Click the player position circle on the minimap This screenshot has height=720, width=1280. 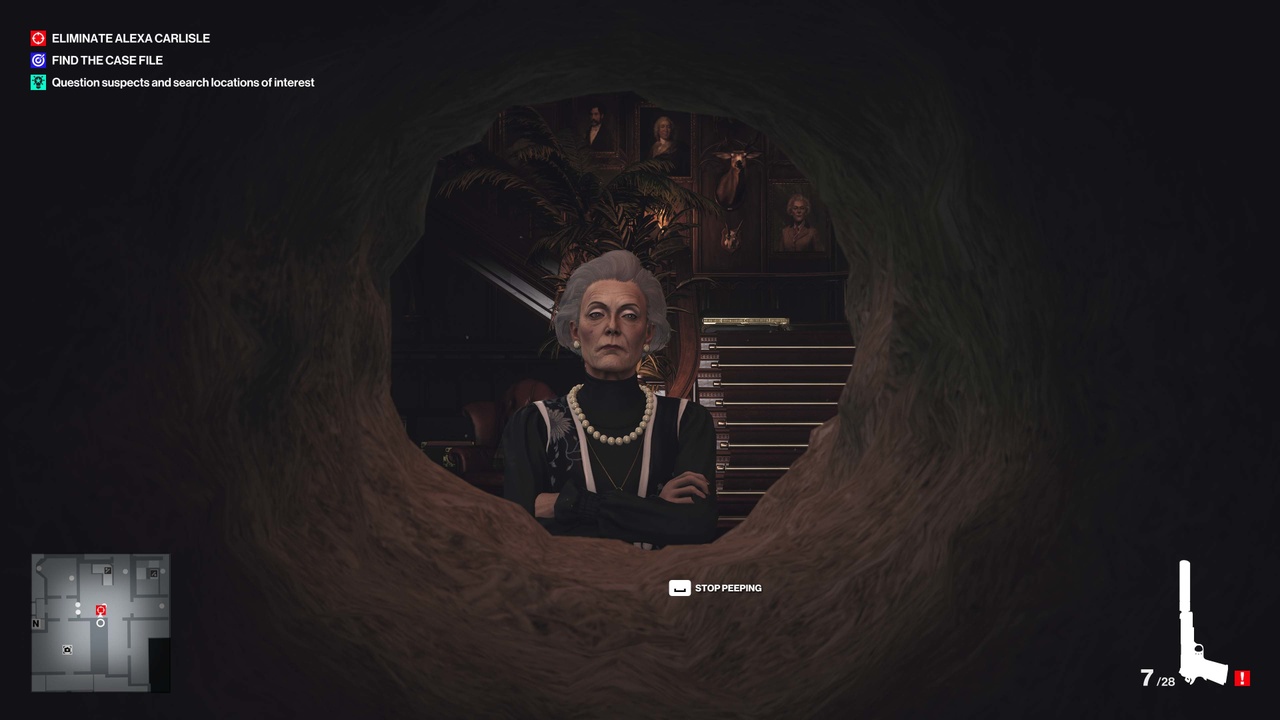click(100, 622)
